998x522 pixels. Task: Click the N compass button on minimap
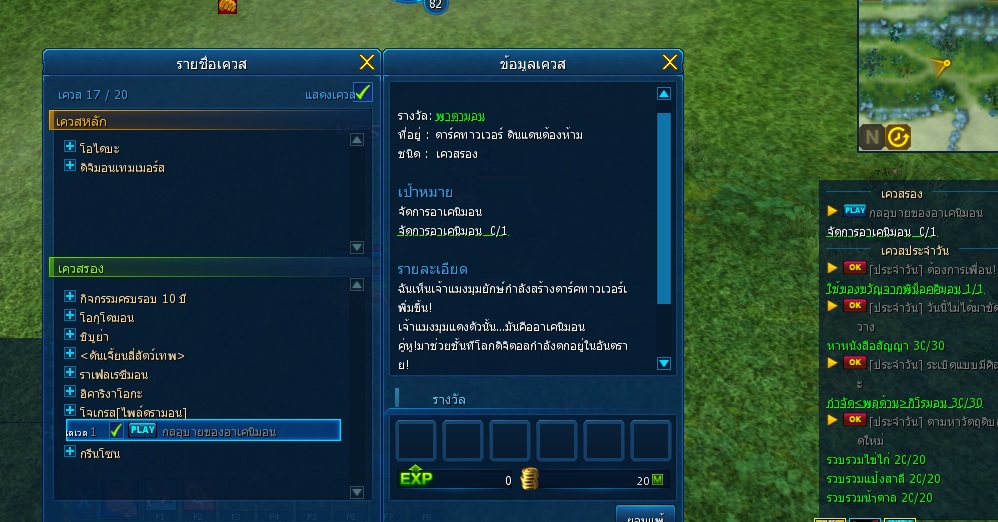click(871, 137)
